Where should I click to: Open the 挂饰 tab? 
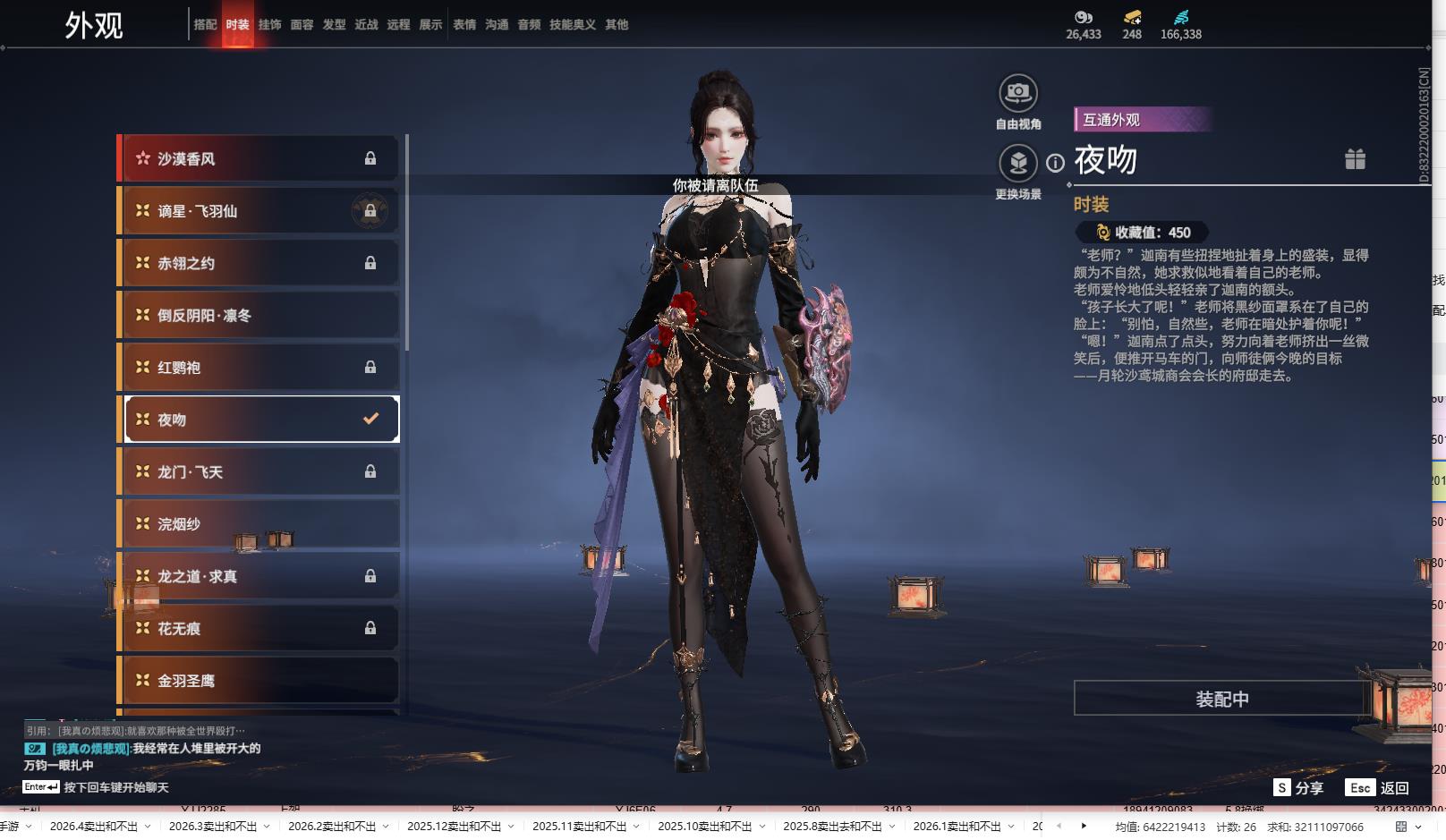click(x=269, y=25)
